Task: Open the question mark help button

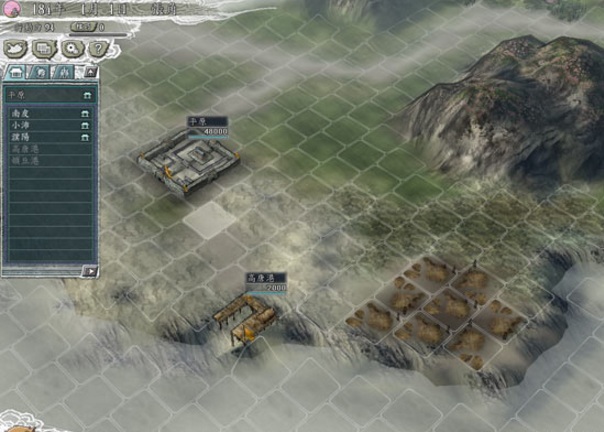Action: (x=96, y=48)
